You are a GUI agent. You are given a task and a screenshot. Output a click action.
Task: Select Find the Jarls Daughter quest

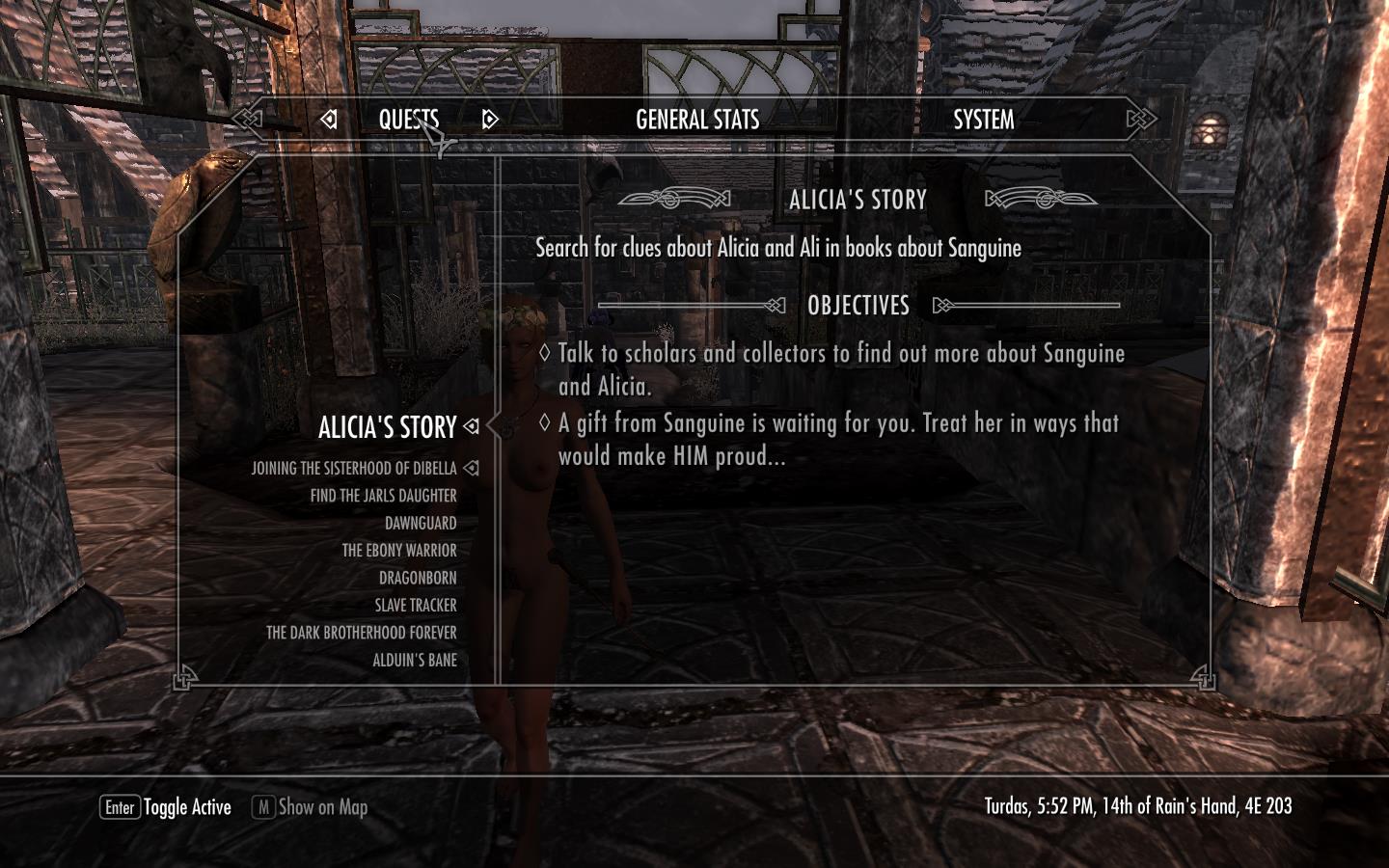383,496
